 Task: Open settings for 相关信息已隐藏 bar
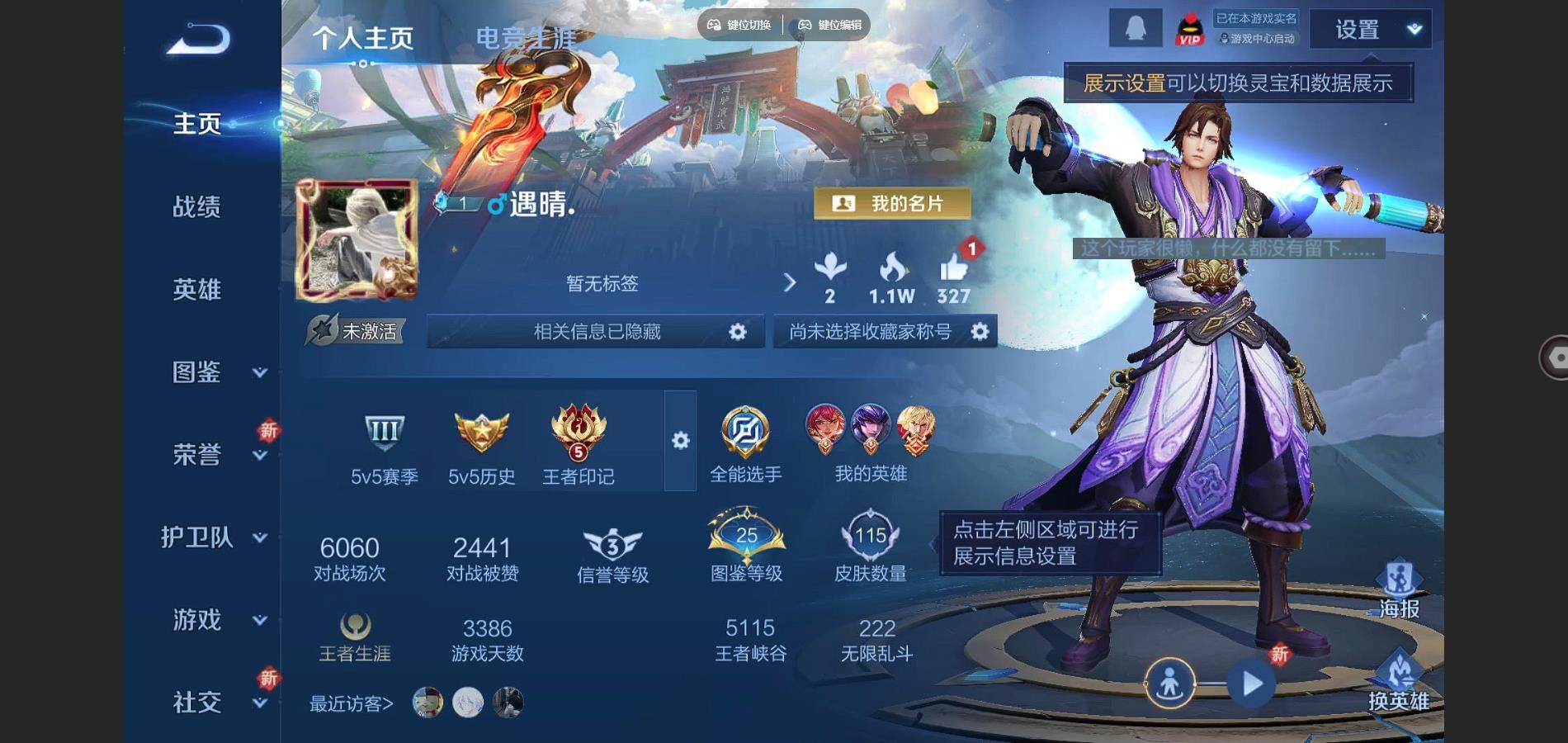737,332
